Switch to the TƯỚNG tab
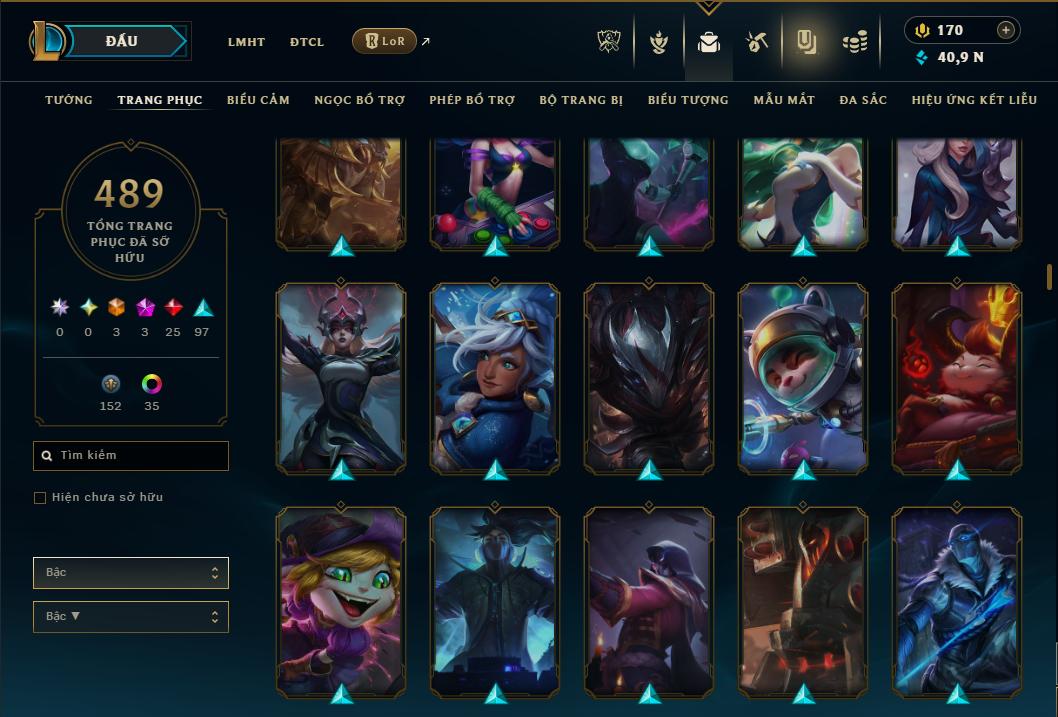1058x717 pixels. (69, 100)
